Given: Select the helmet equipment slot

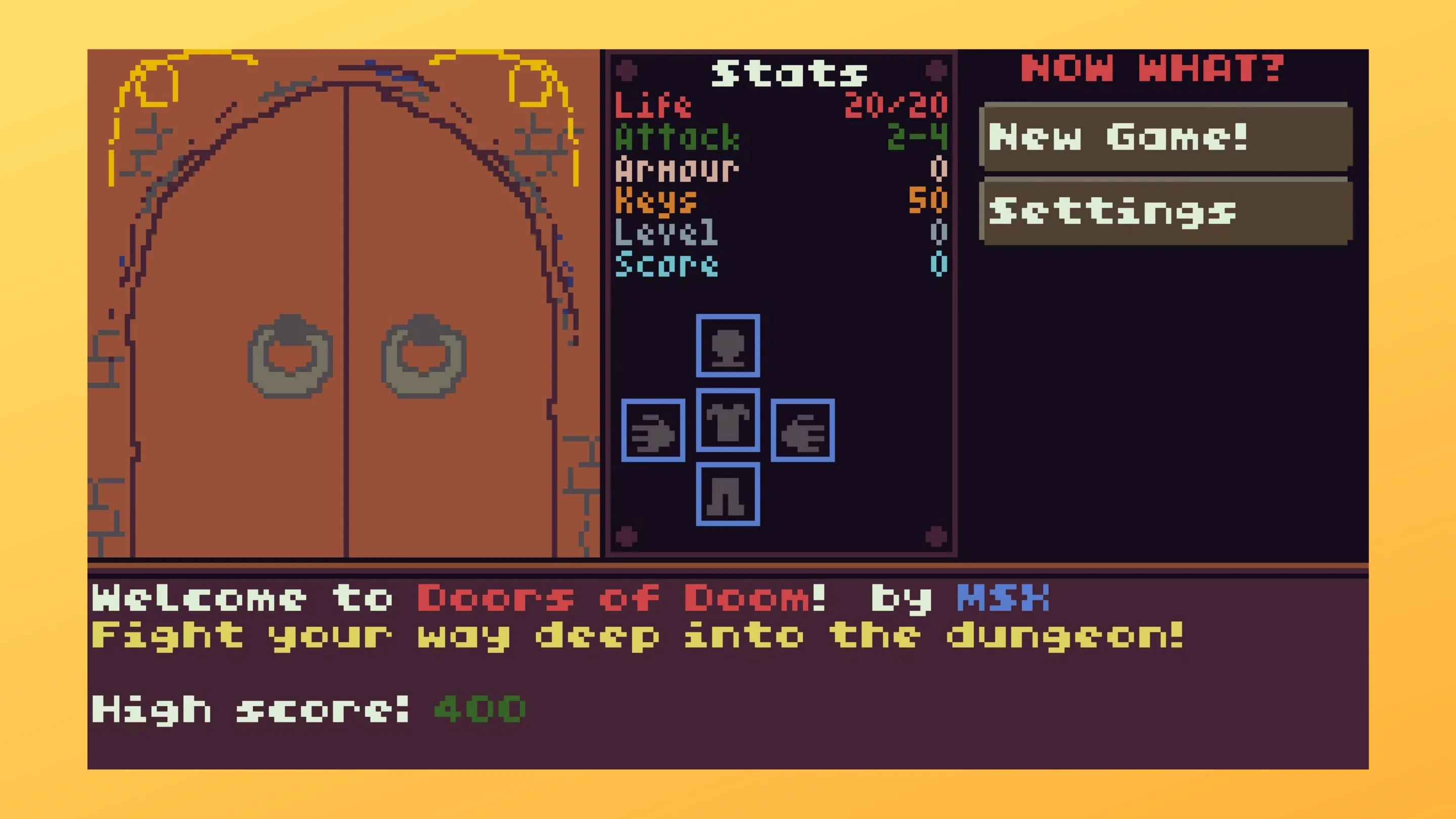Looking at the screenshot, I should point(728,346).
